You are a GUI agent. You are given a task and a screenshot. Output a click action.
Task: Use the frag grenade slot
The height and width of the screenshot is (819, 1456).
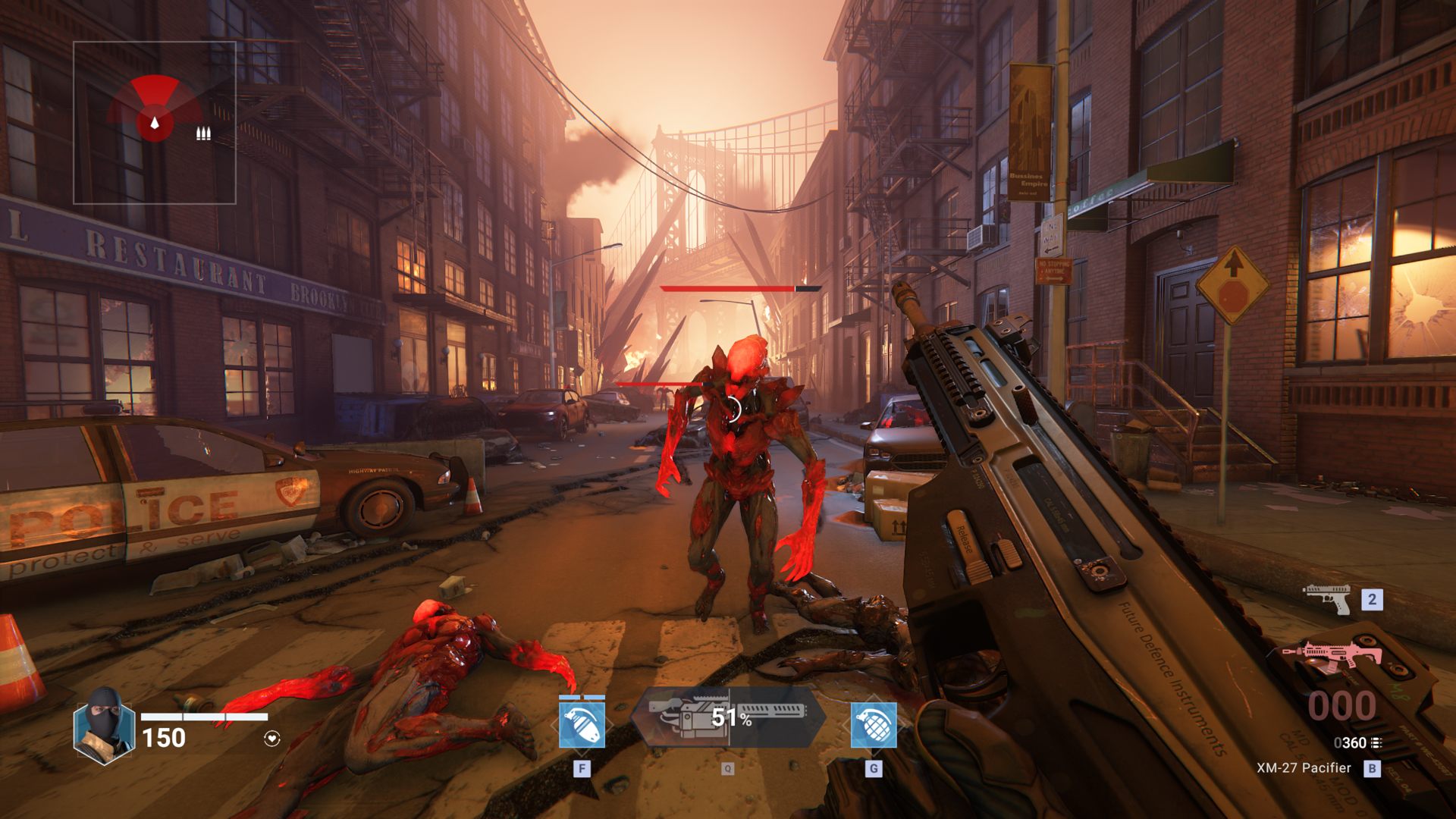874,724
